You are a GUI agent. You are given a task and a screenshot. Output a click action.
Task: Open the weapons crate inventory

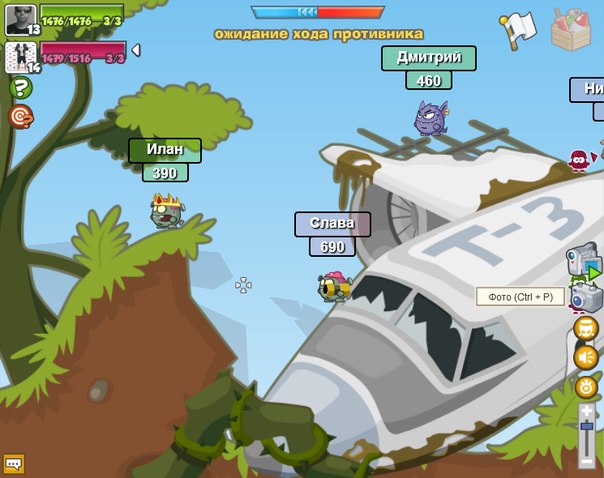pyautogui.click(x=572, y=28)
